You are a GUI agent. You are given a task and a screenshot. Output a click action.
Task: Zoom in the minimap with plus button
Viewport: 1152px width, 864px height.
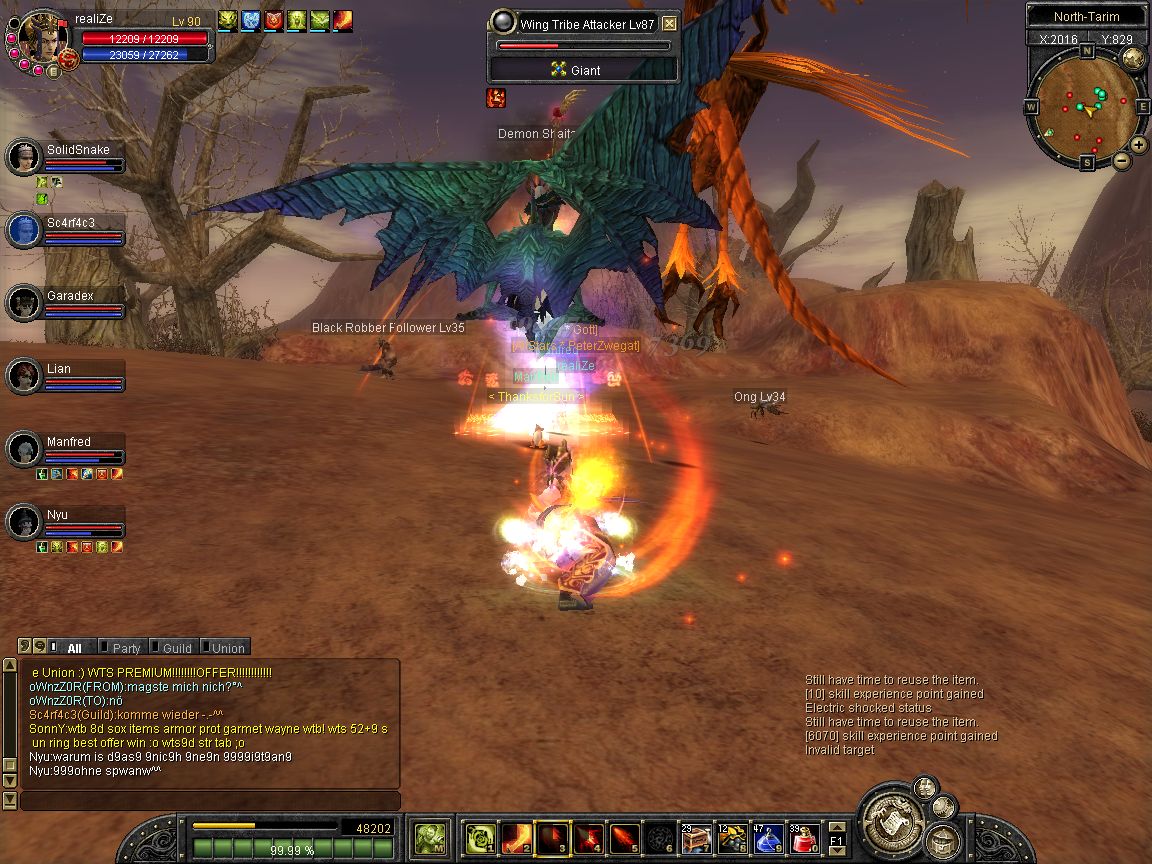[x=1139, y=144]
